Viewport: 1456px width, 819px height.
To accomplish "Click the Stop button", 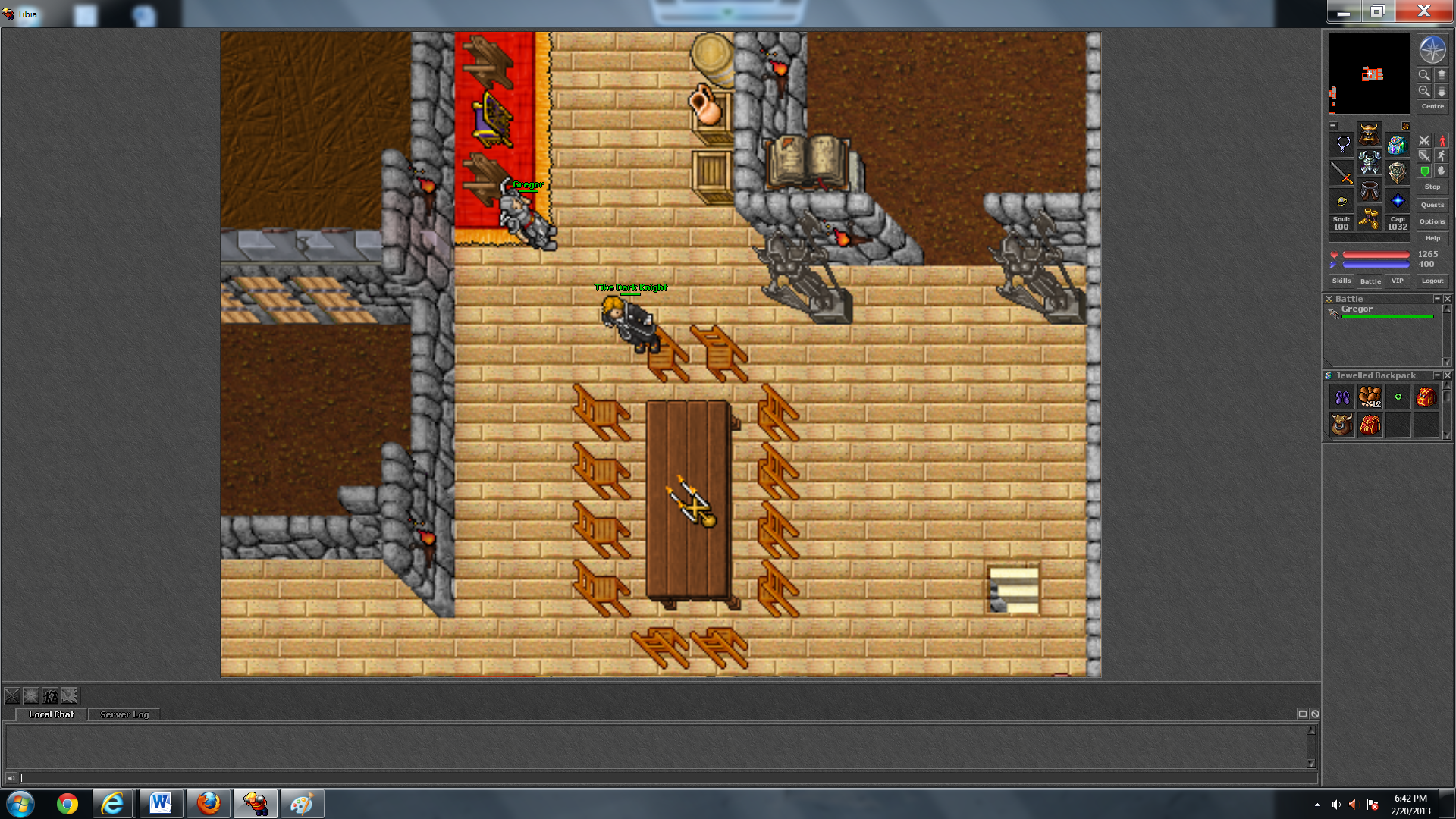I will [1432, 187].
